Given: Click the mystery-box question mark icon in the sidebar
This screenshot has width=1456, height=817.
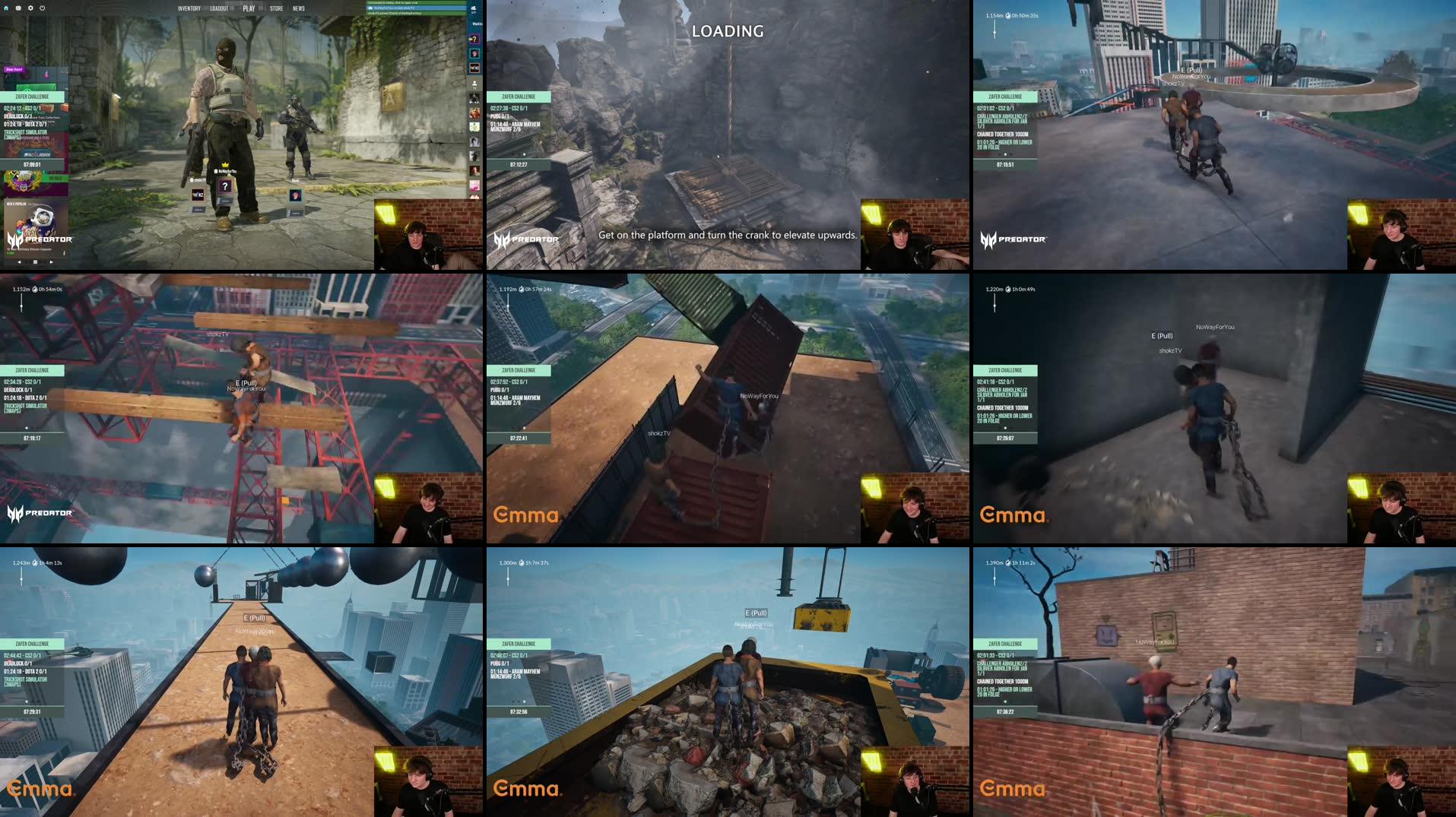Looking at the screenshot, I should (x=474, y=39).
